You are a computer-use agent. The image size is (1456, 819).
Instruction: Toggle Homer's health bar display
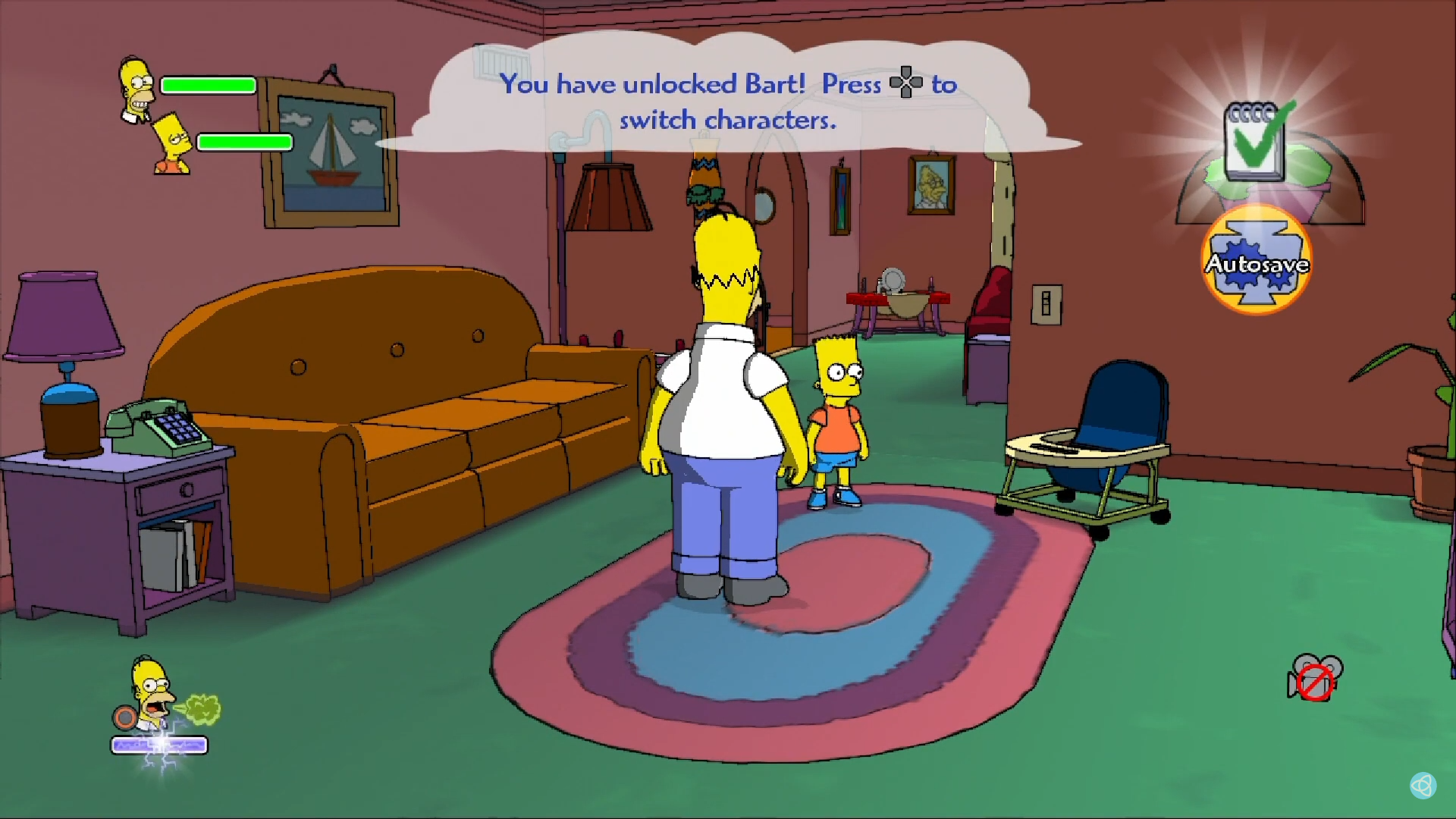pos(208,84)
